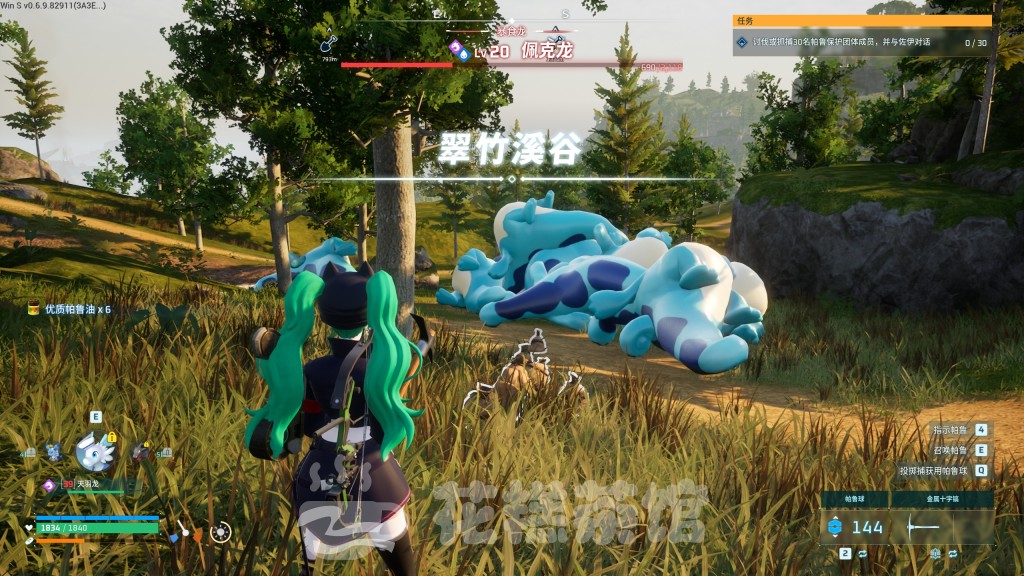This screenshot has height=576, width=1024.
Task: Choose the dark Pal right of 天羽龙
Action: 142,452
